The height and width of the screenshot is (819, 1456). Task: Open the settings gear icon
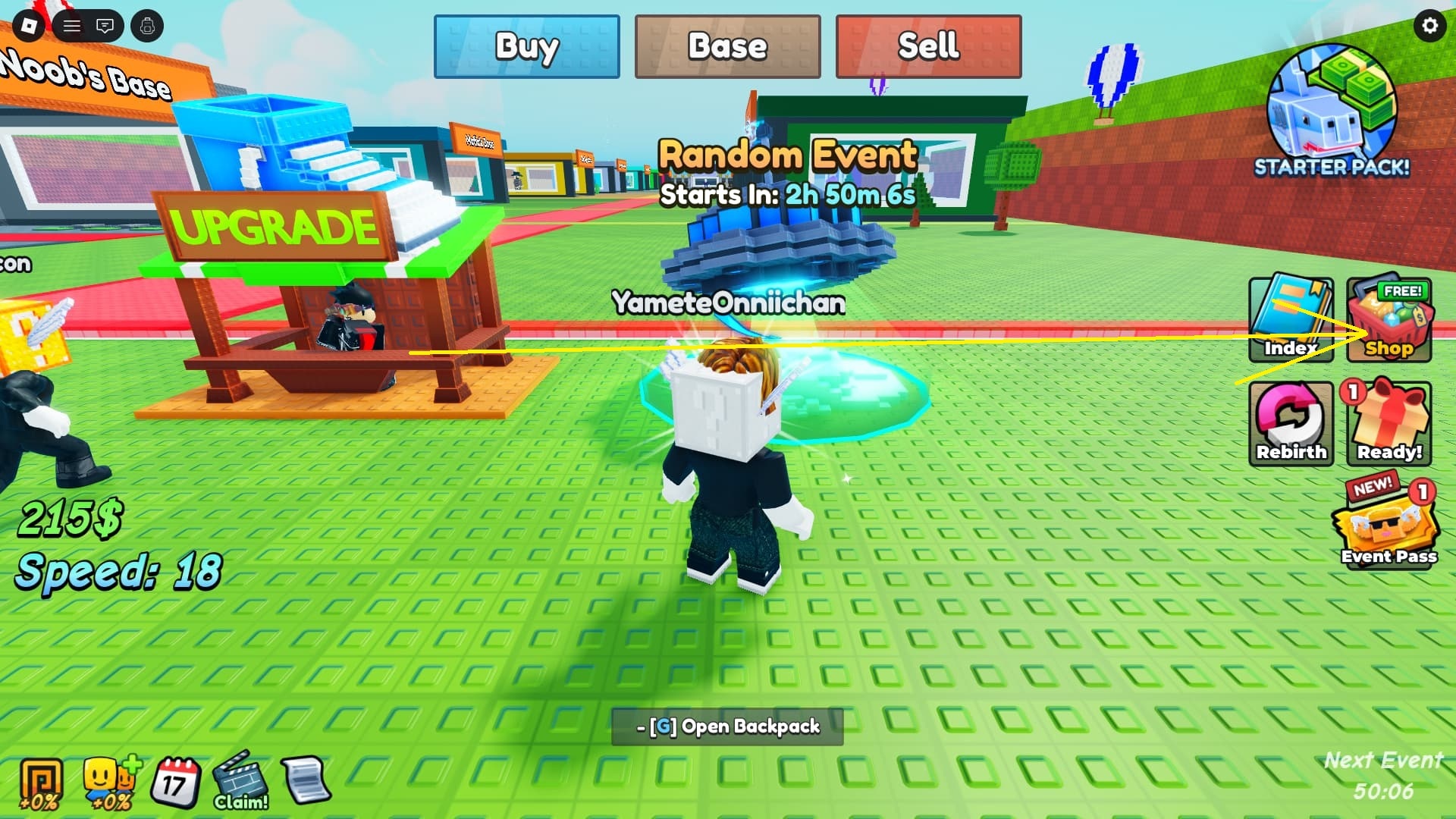point(1429,25)
